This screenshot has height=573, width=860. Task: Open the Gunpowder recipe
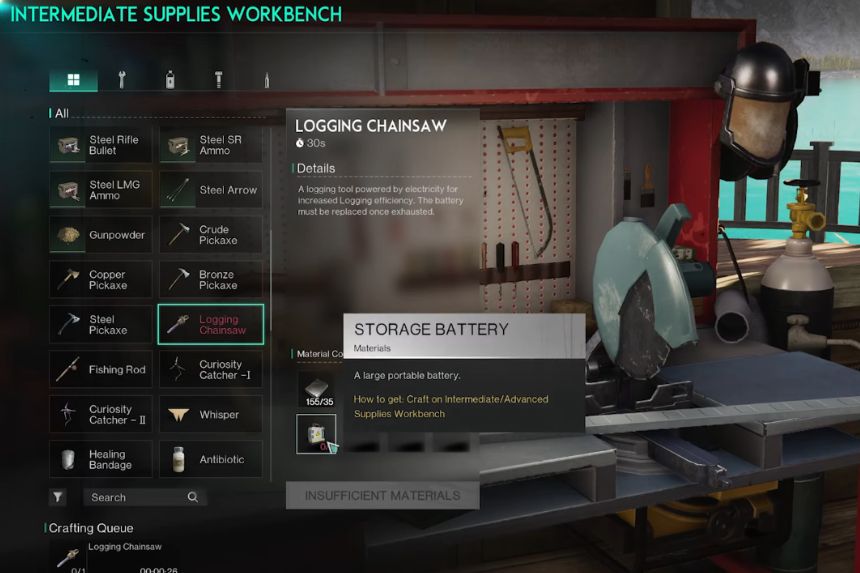[101, 235]
